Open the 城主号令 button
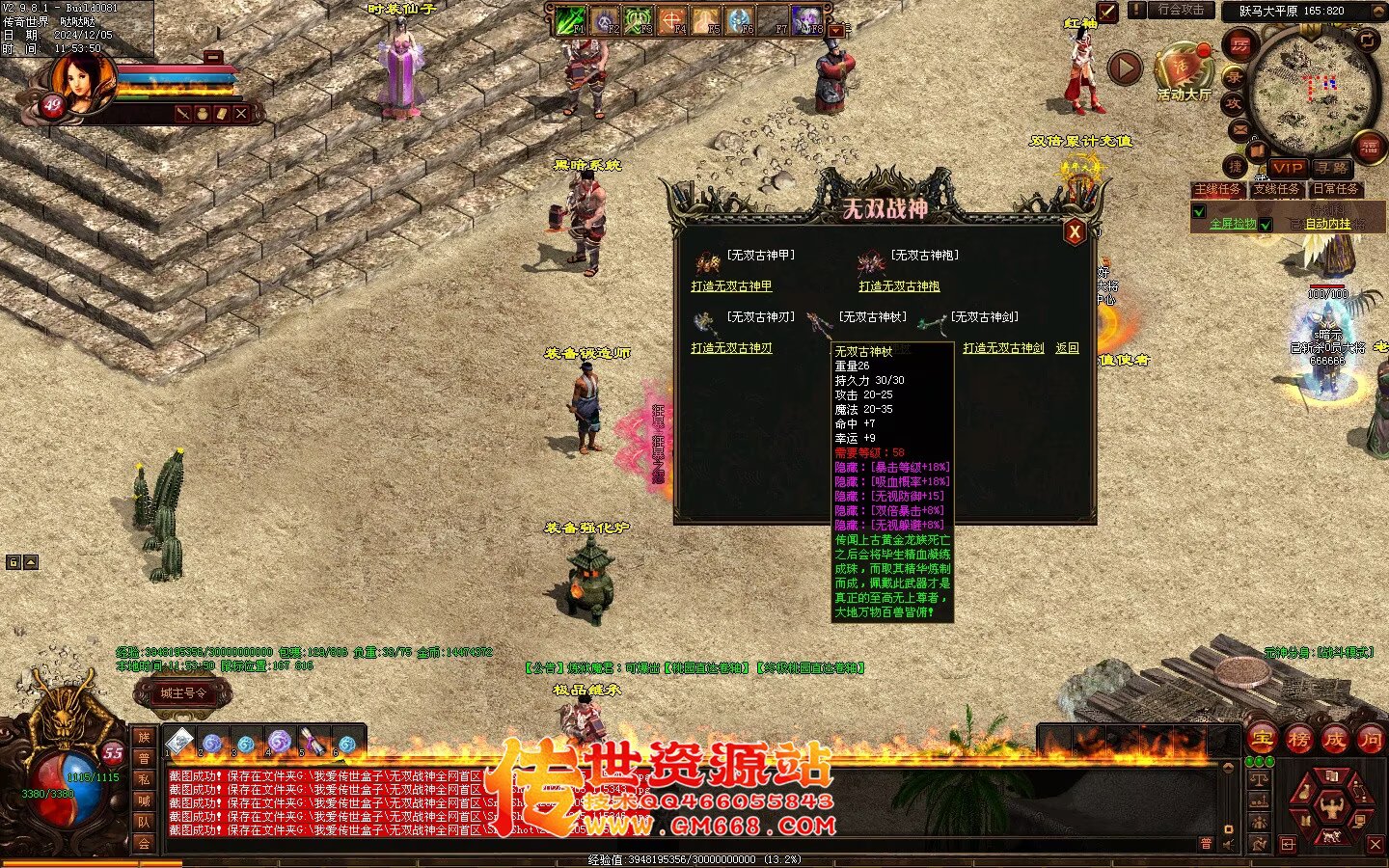 tap(183, 692)
